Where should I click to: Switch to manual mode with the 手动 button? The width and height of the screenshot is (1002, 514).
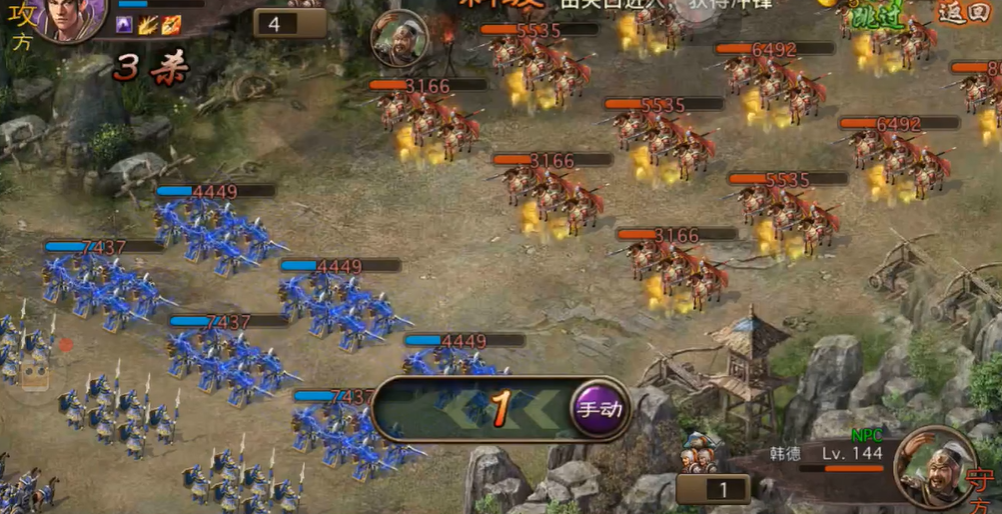599,408
